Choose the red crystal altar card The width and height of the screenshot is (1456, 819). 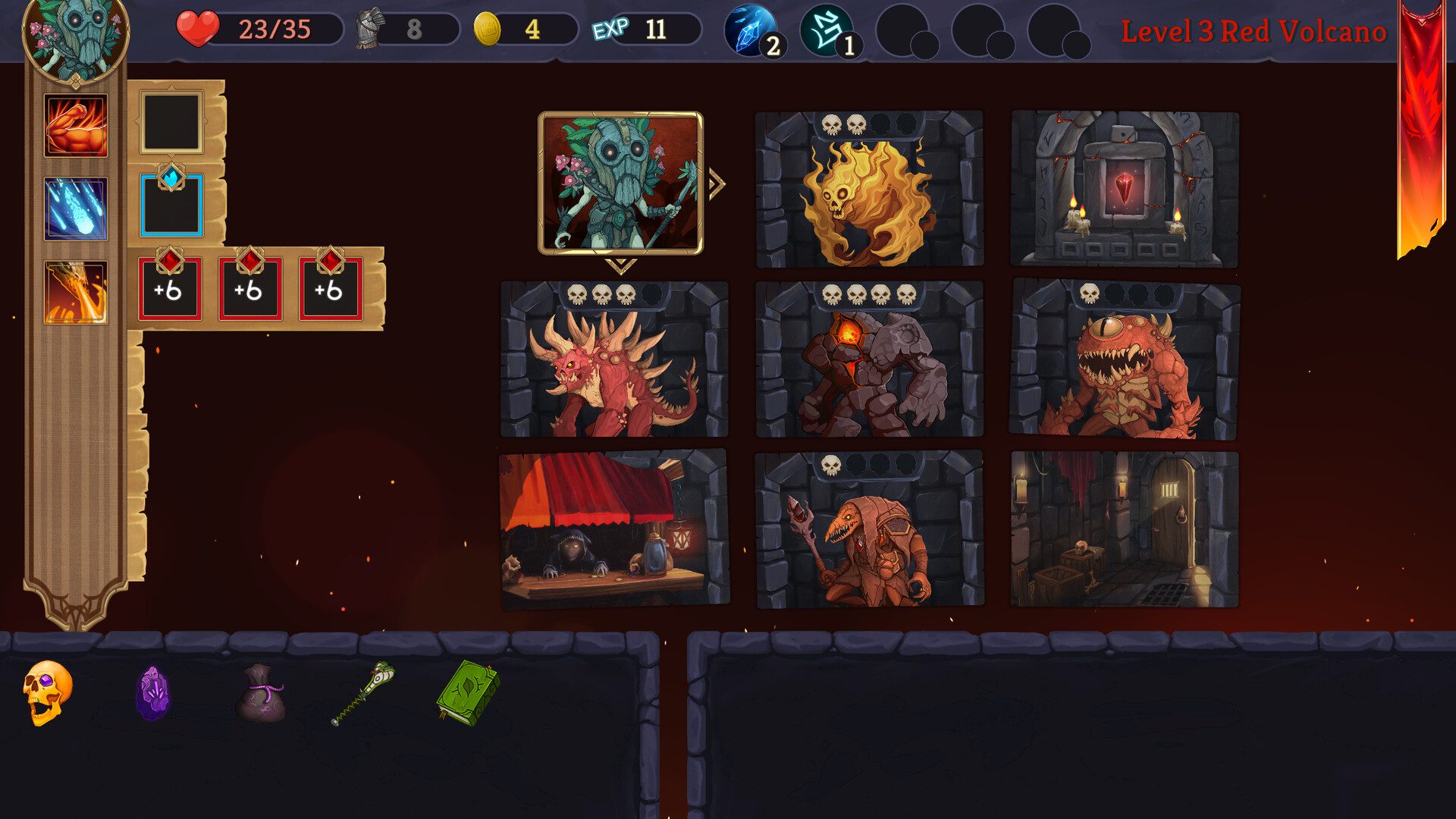1124,190
